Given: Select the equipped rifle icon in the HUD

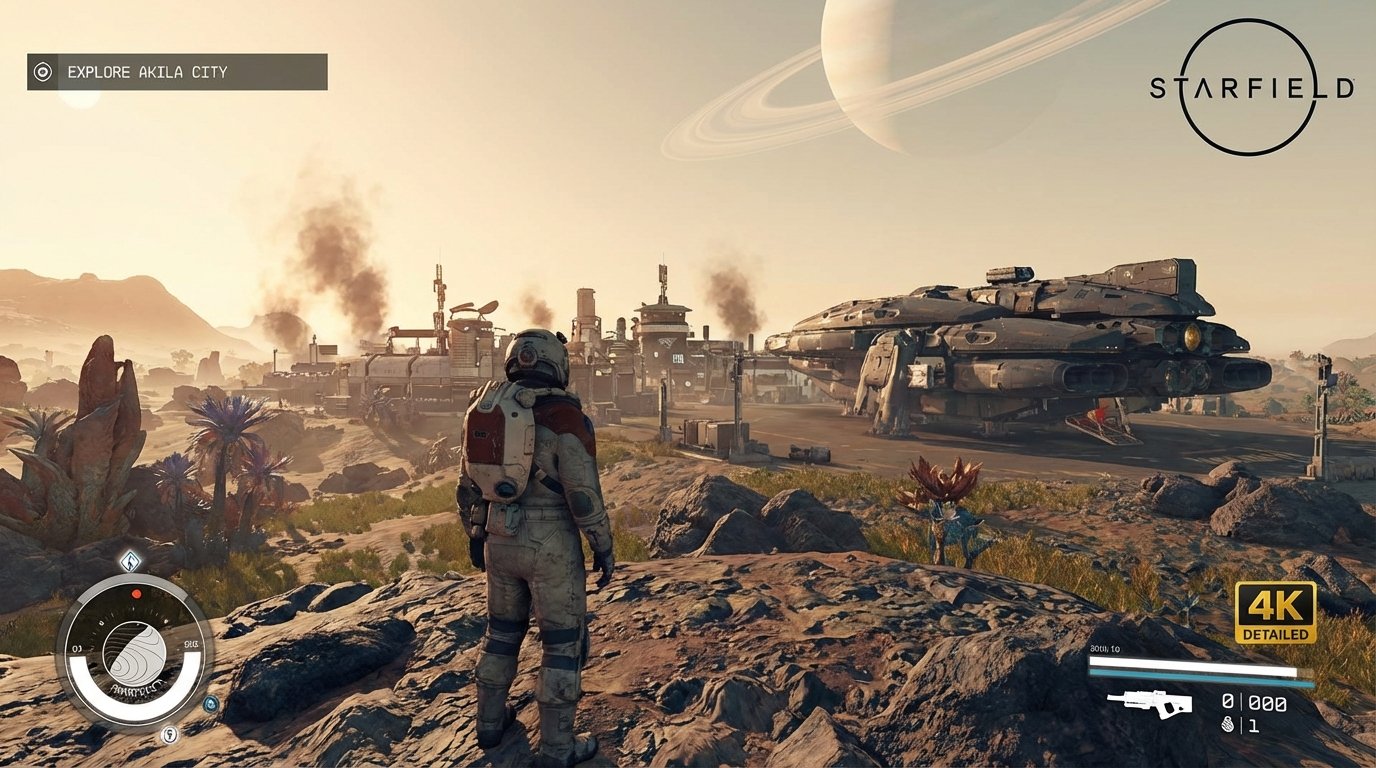Looking at the screenshot, I should (1150, 703).
